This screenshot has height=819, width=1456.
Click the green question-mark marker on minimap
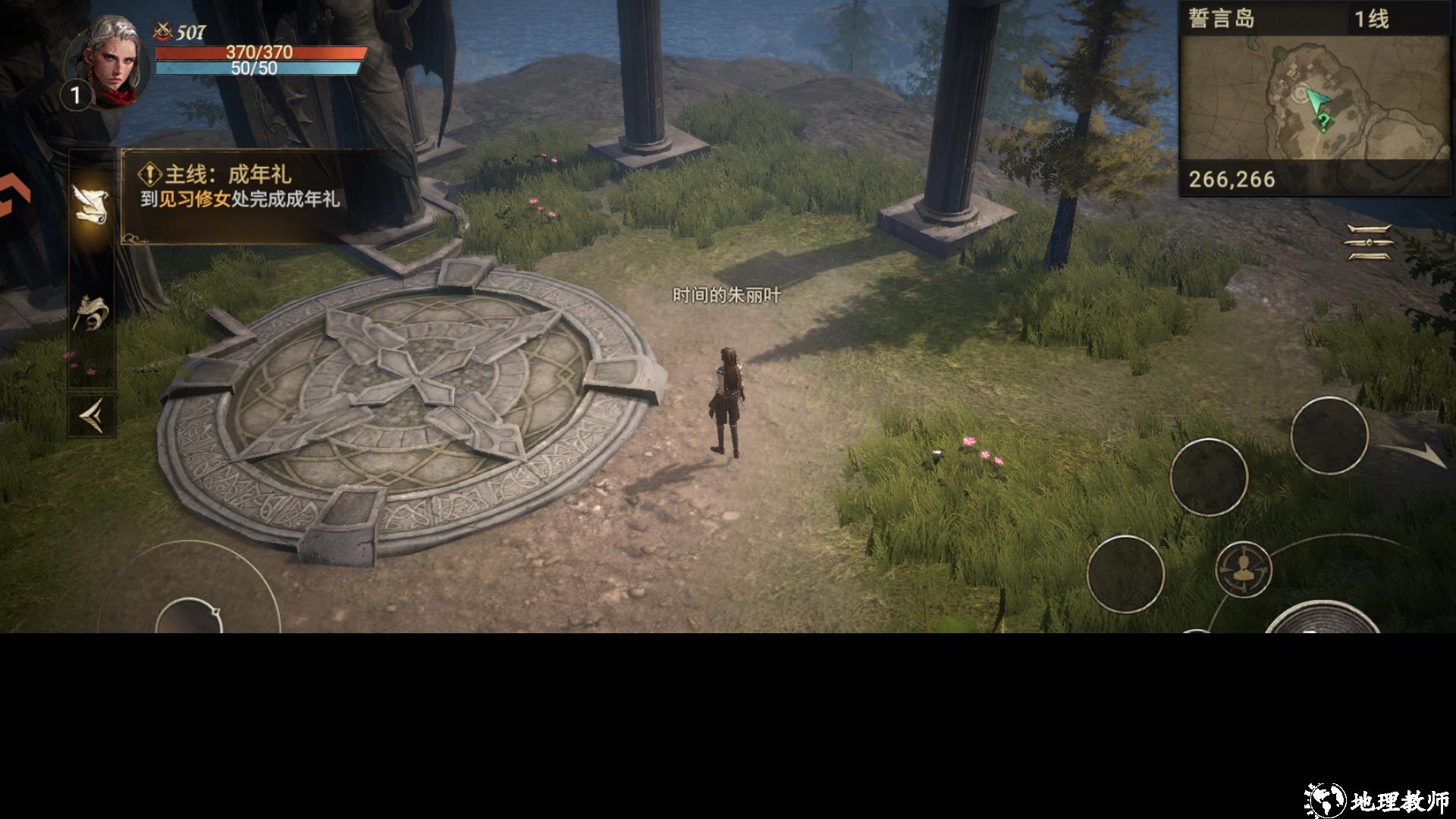point(1324,121)
